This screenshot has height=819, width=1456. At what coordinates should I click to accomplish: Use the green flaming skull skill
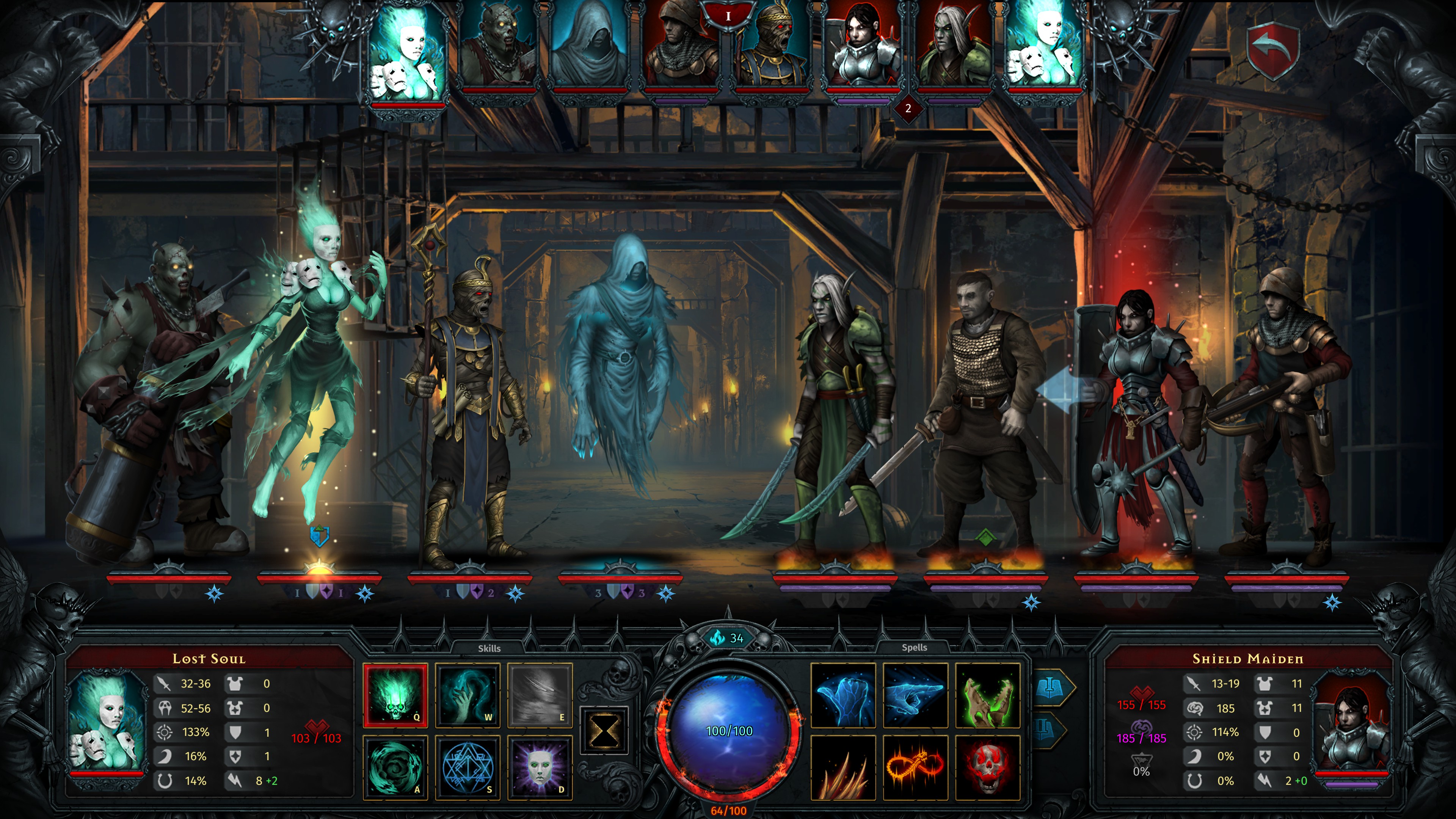pos(395,695)
